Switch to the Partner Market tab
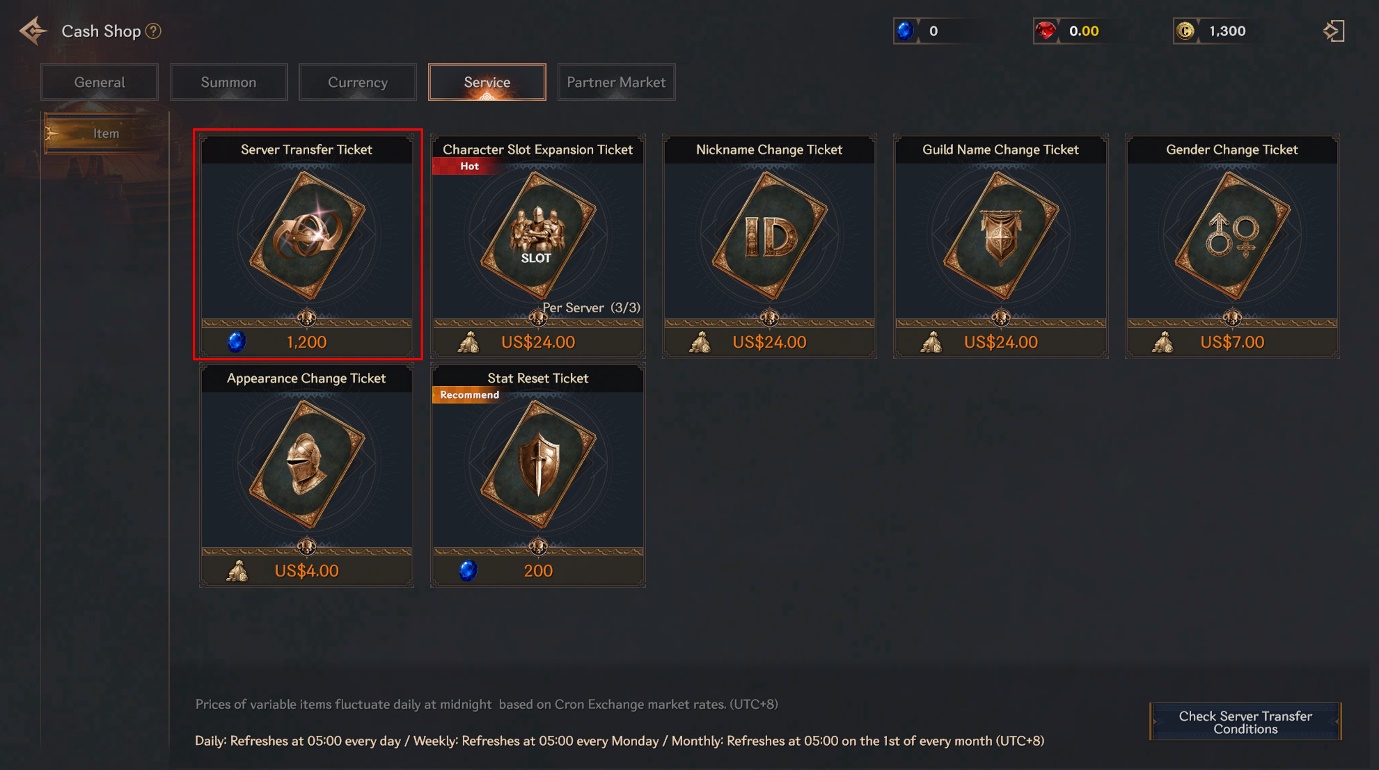 [616, 82]
